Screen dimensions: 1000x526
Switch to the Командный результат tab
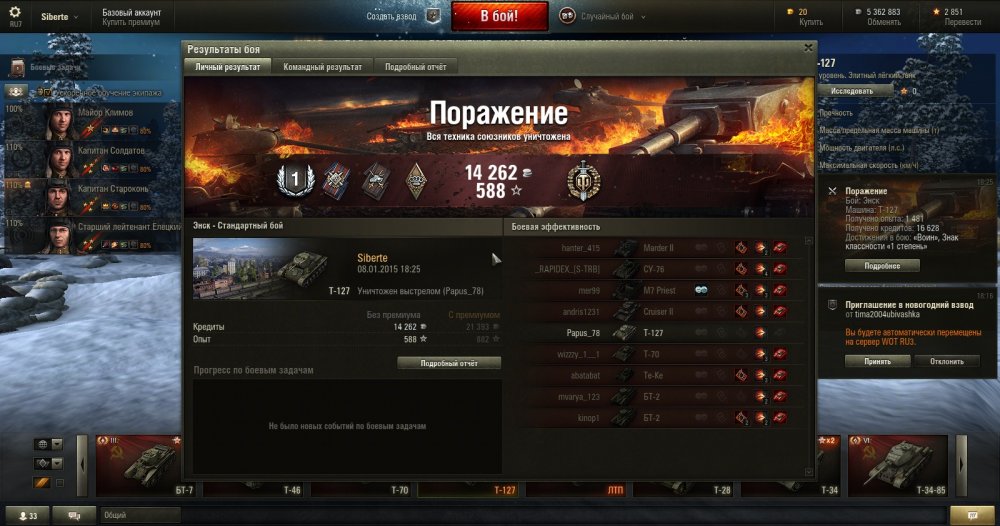[322, 66]
